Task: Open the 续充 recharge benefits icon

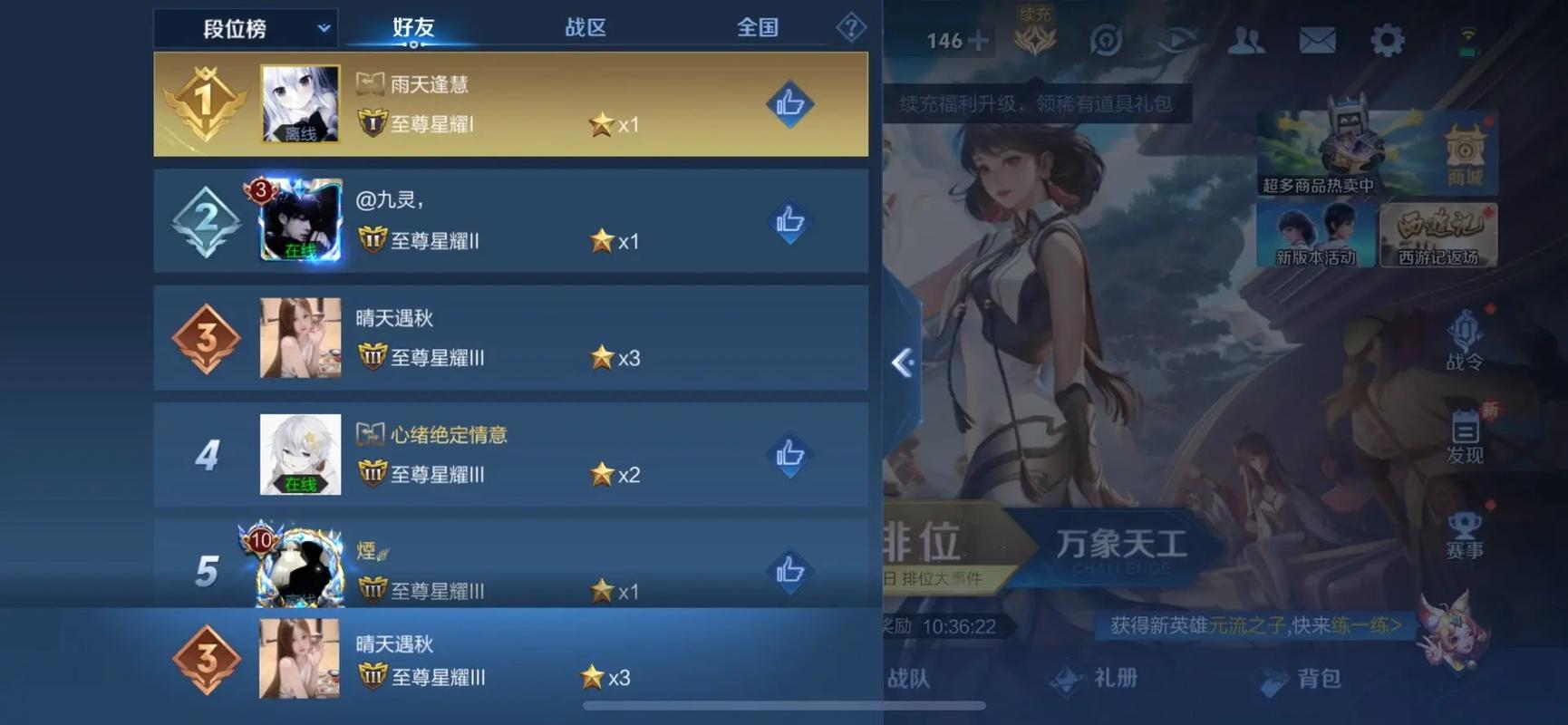Action: [1033, 36]
